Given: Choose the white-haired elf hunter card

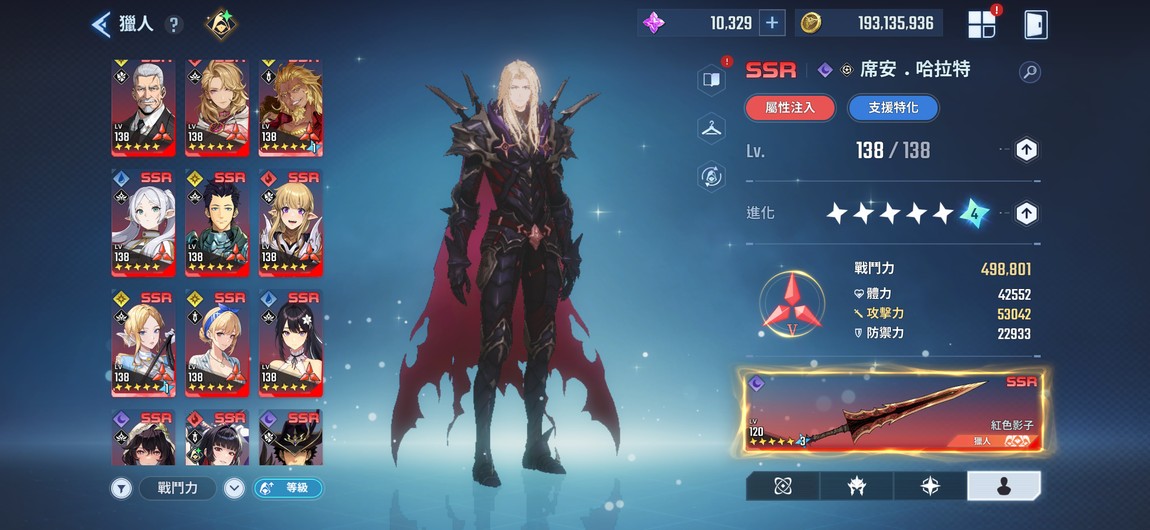Looking at the screenshot, I should [143, 222].
